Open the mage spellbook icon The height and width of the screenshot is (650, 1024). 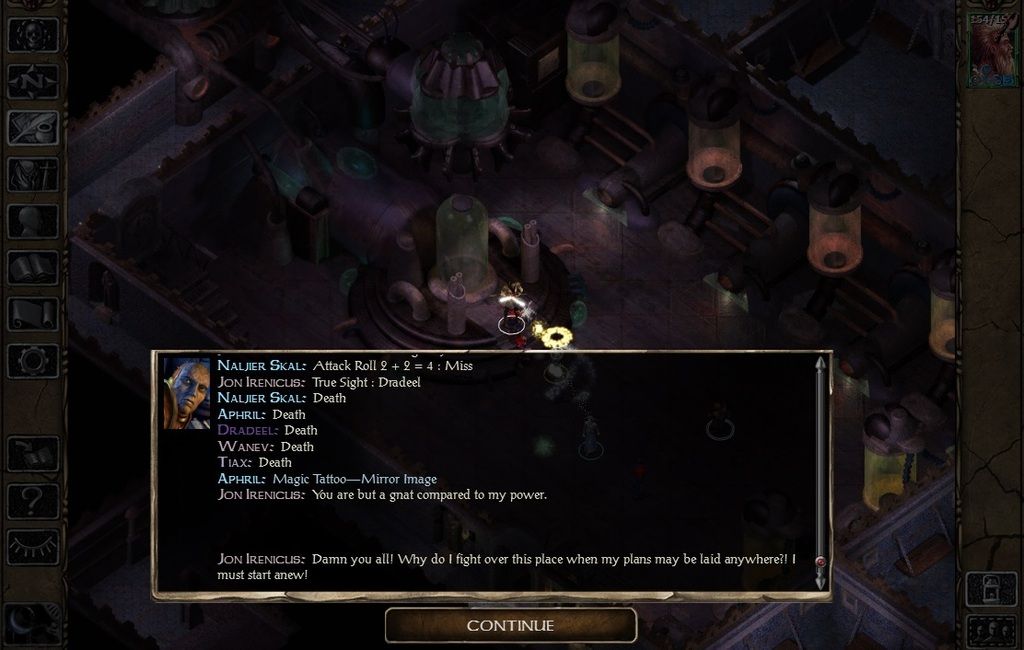click(x=33, y=268)
